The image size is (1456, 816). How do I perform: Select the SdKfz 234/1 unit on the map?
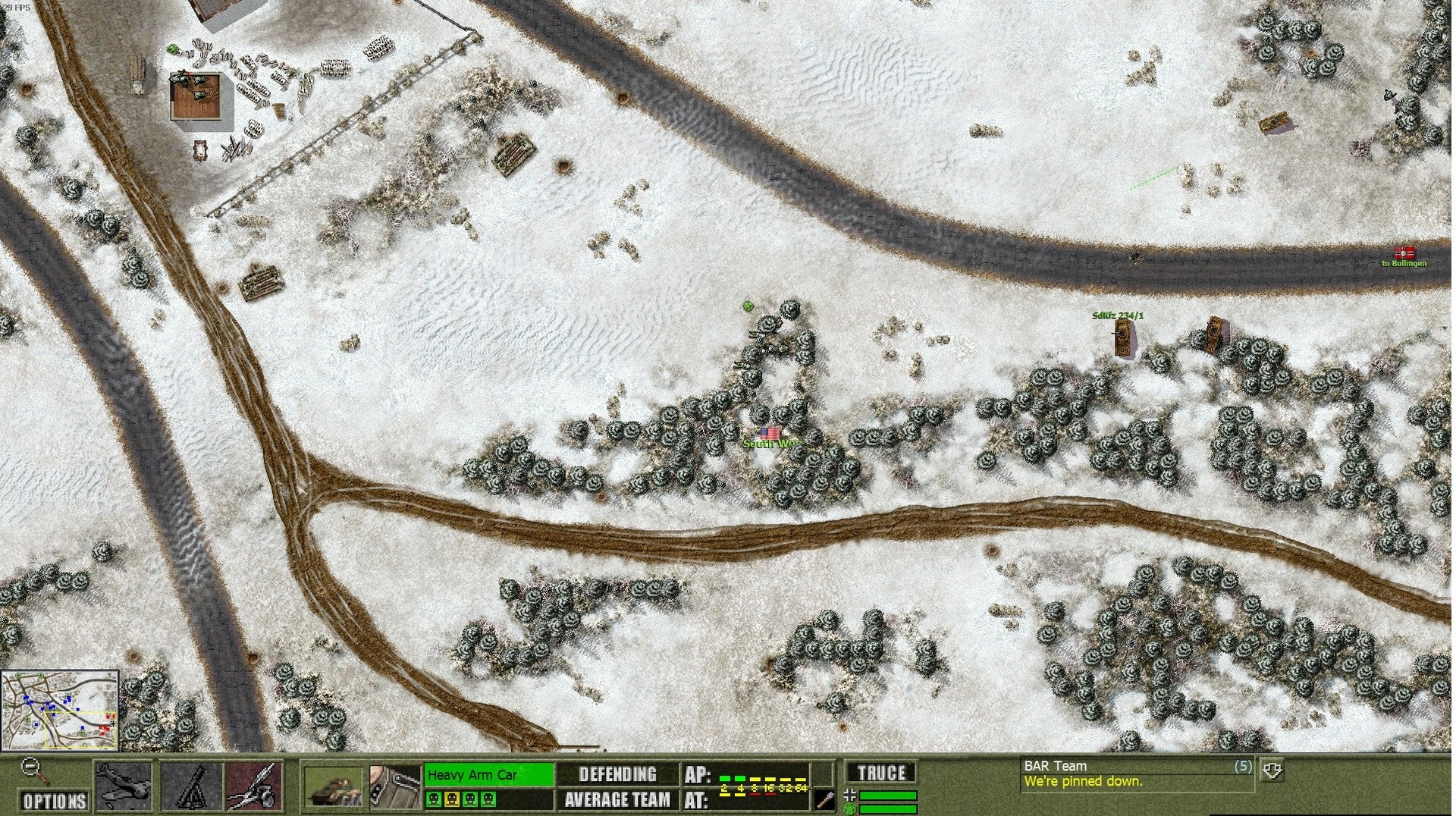point(1124,338)
